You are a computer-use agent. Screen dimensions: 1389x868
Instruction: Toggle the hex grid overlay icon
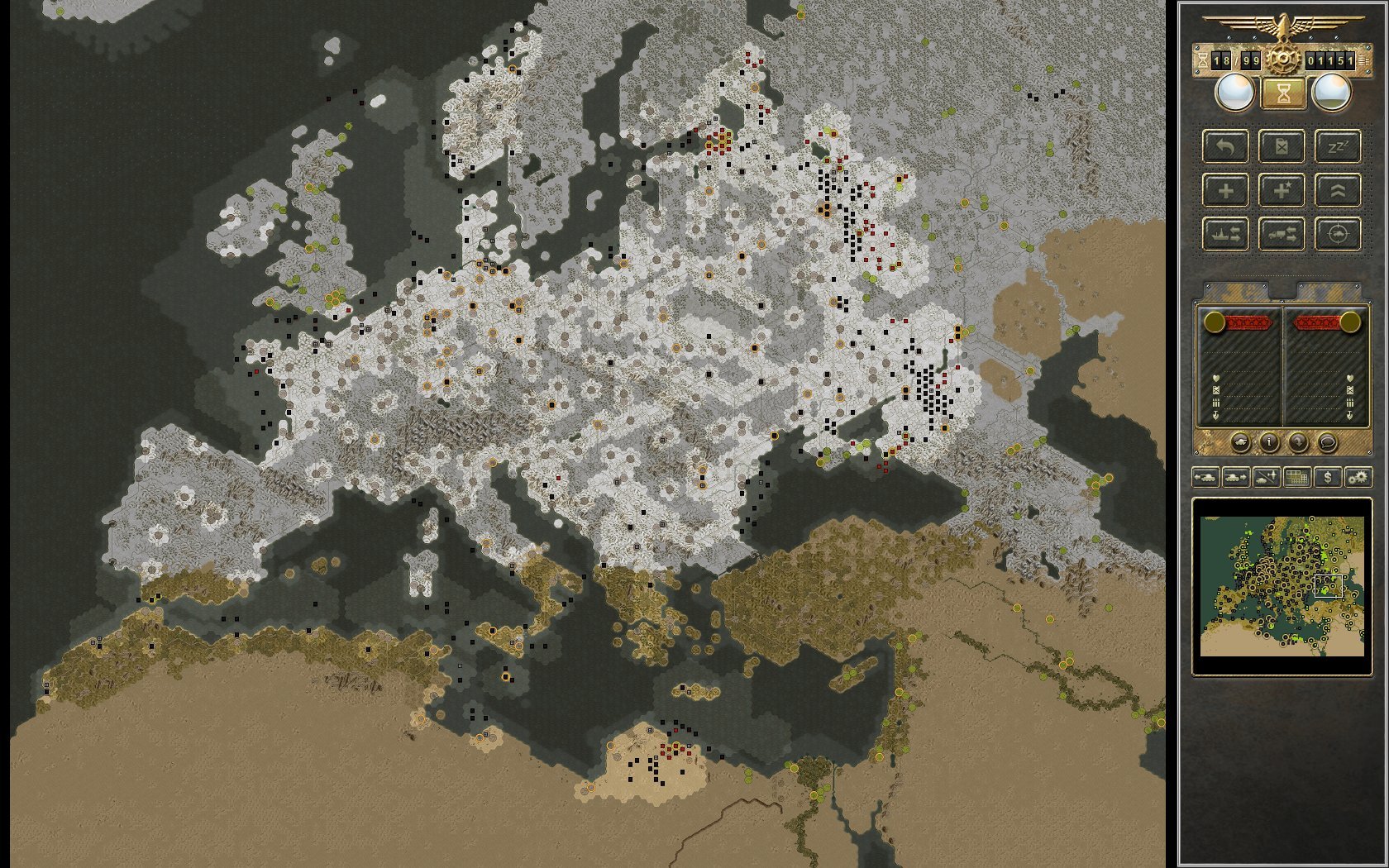[1296, 477]
